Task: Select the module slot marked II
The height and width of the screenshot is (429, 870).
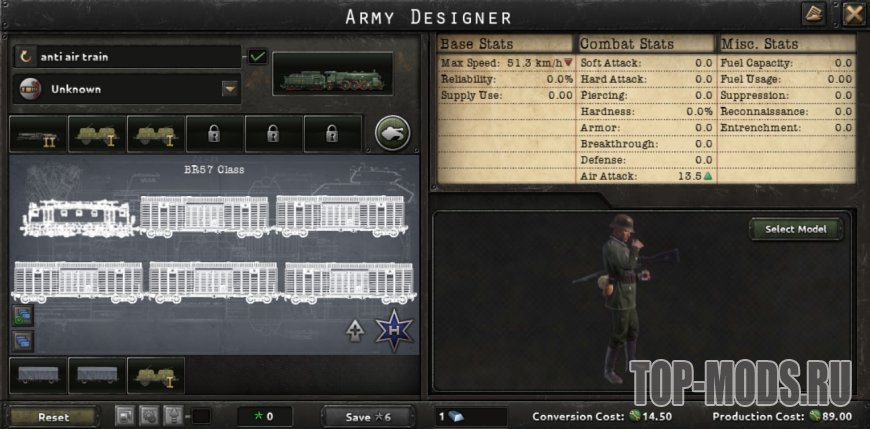Action: 38,133
